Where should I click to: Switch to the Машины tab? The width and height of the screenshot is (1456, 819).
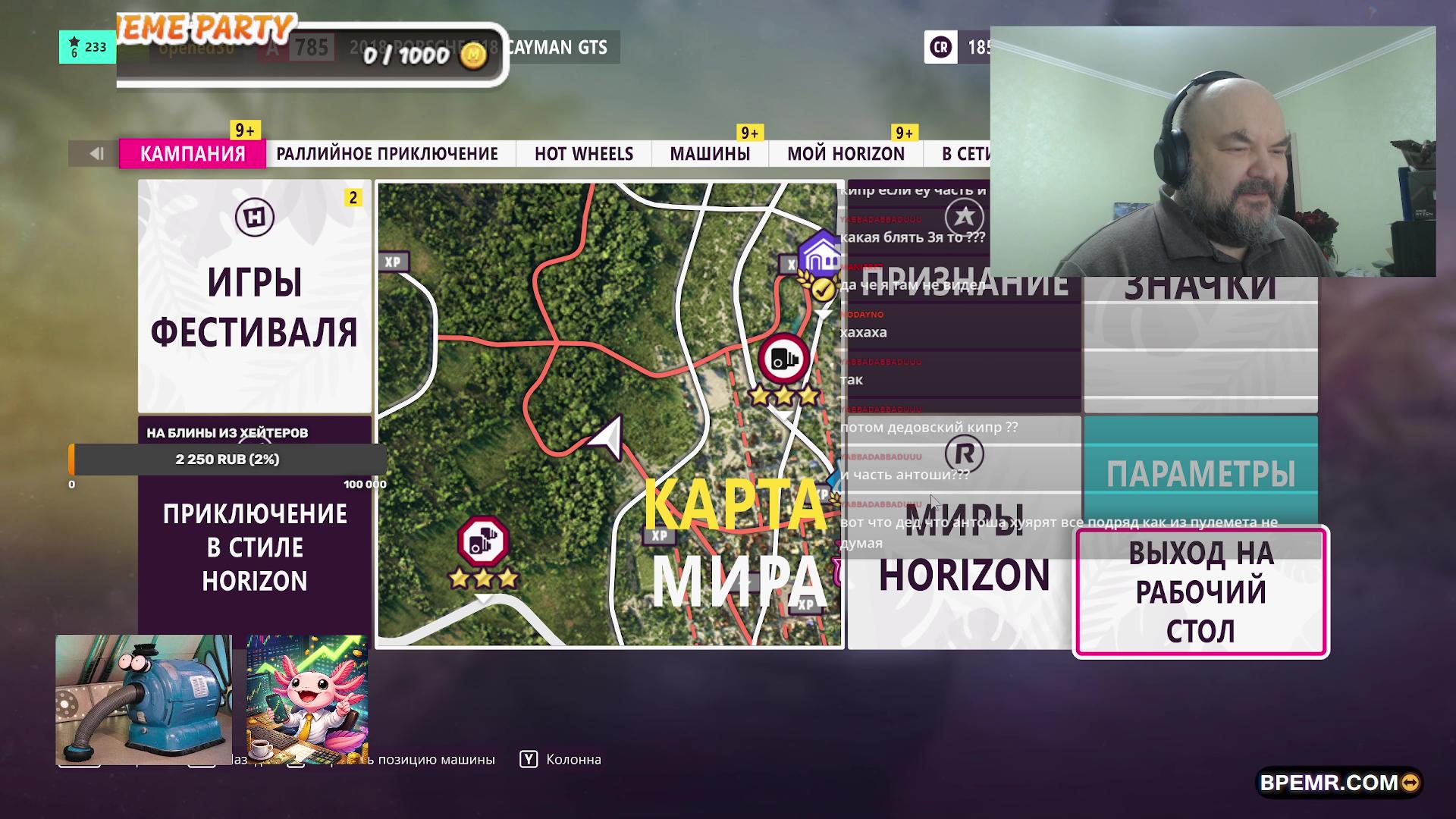(x=710, y=154)
